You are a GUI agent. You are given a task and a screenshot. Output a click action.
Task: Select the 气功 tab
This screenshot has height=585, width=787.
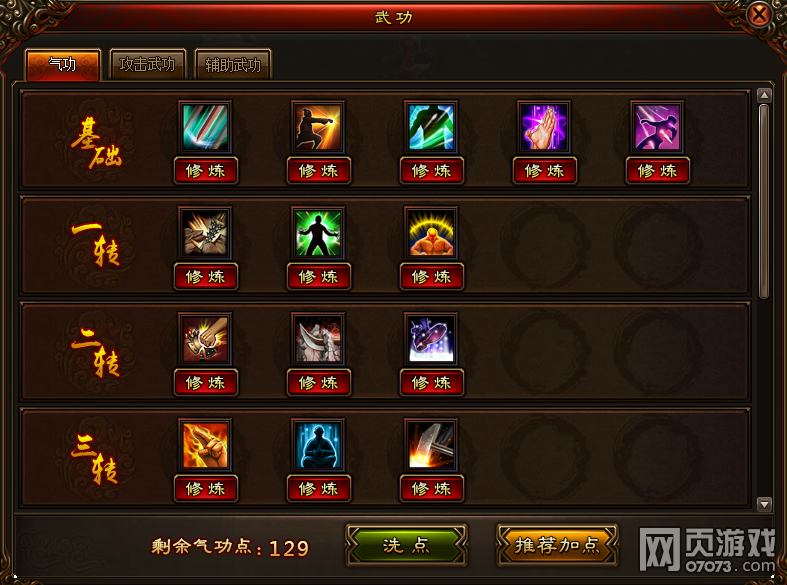click(x=62, y=65)
